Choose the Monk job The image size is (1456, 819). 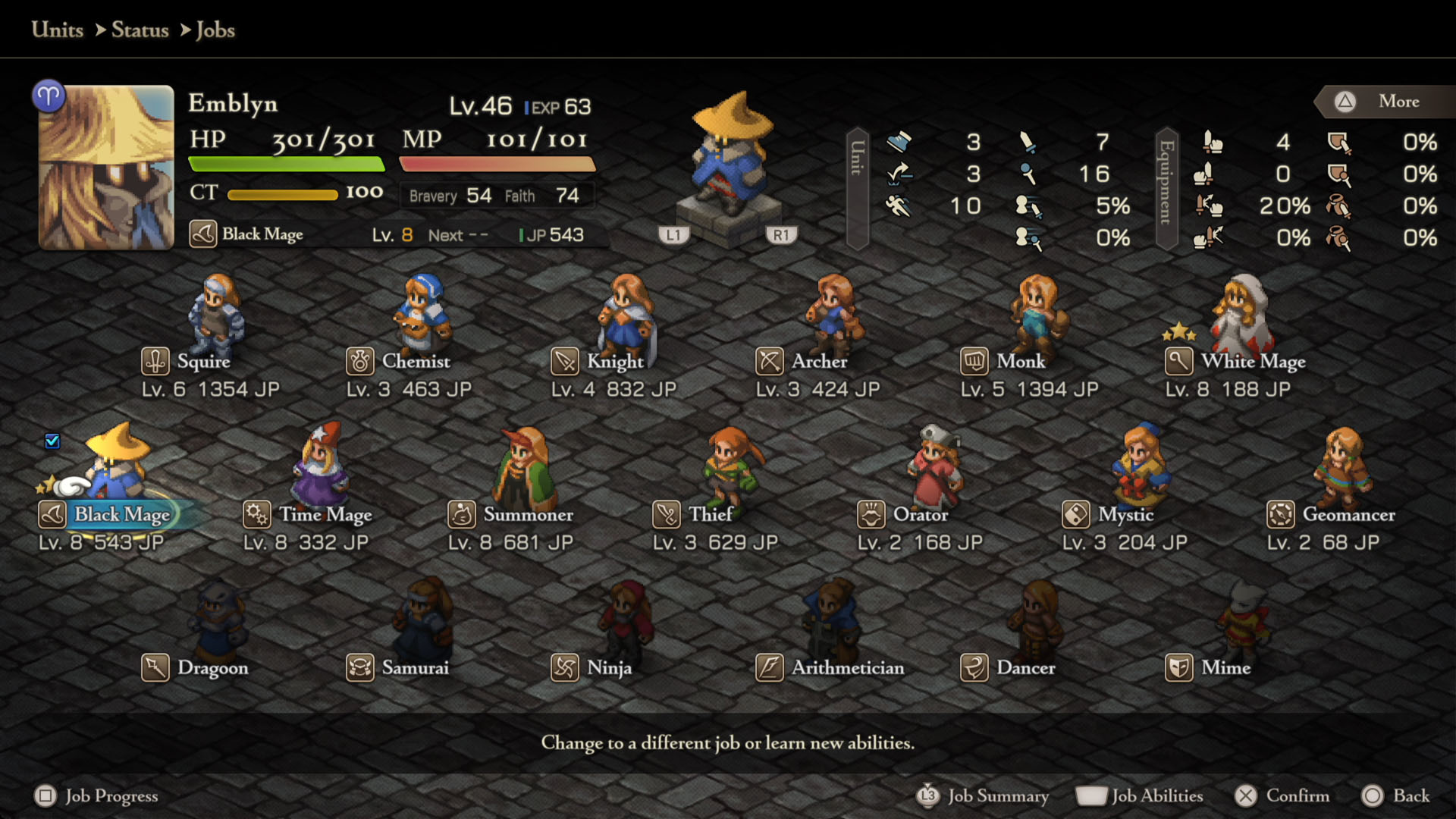pos(1020,362)
